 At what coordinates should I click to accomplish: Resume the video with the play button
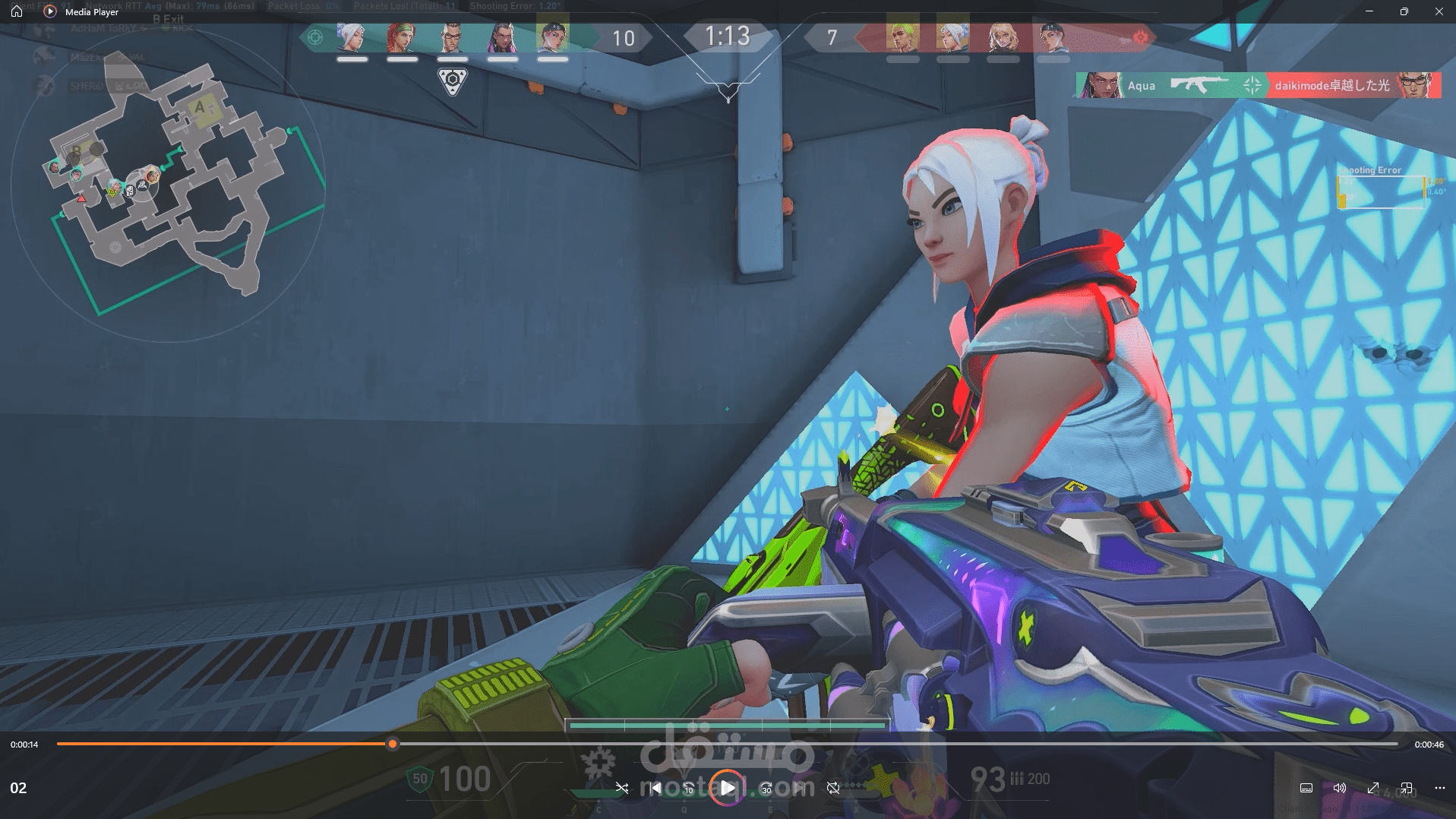pyautogui.click(x=727, y=788)
